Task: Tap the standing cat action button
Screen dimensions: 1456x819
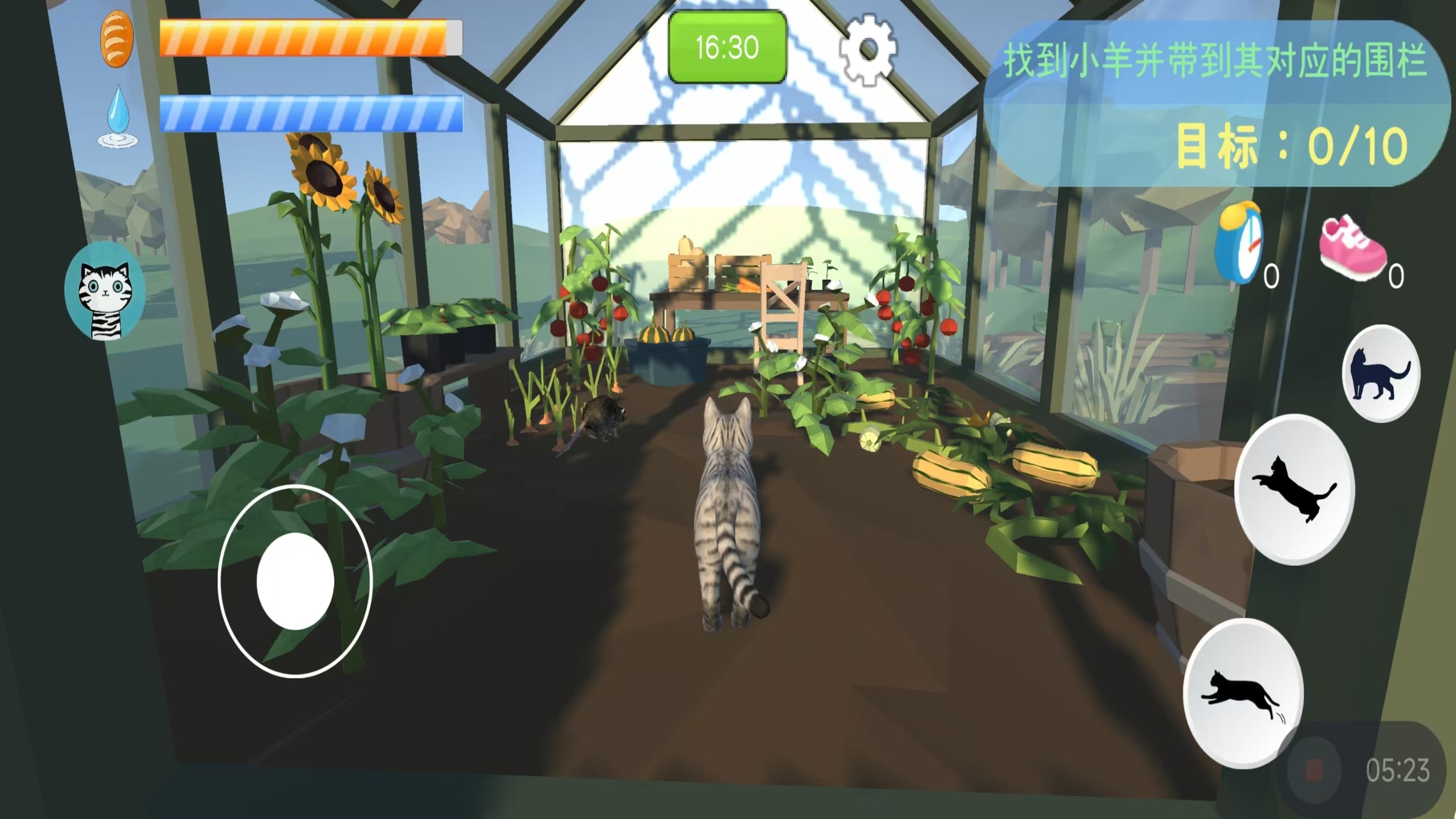Action: [x=1380, y=374]
